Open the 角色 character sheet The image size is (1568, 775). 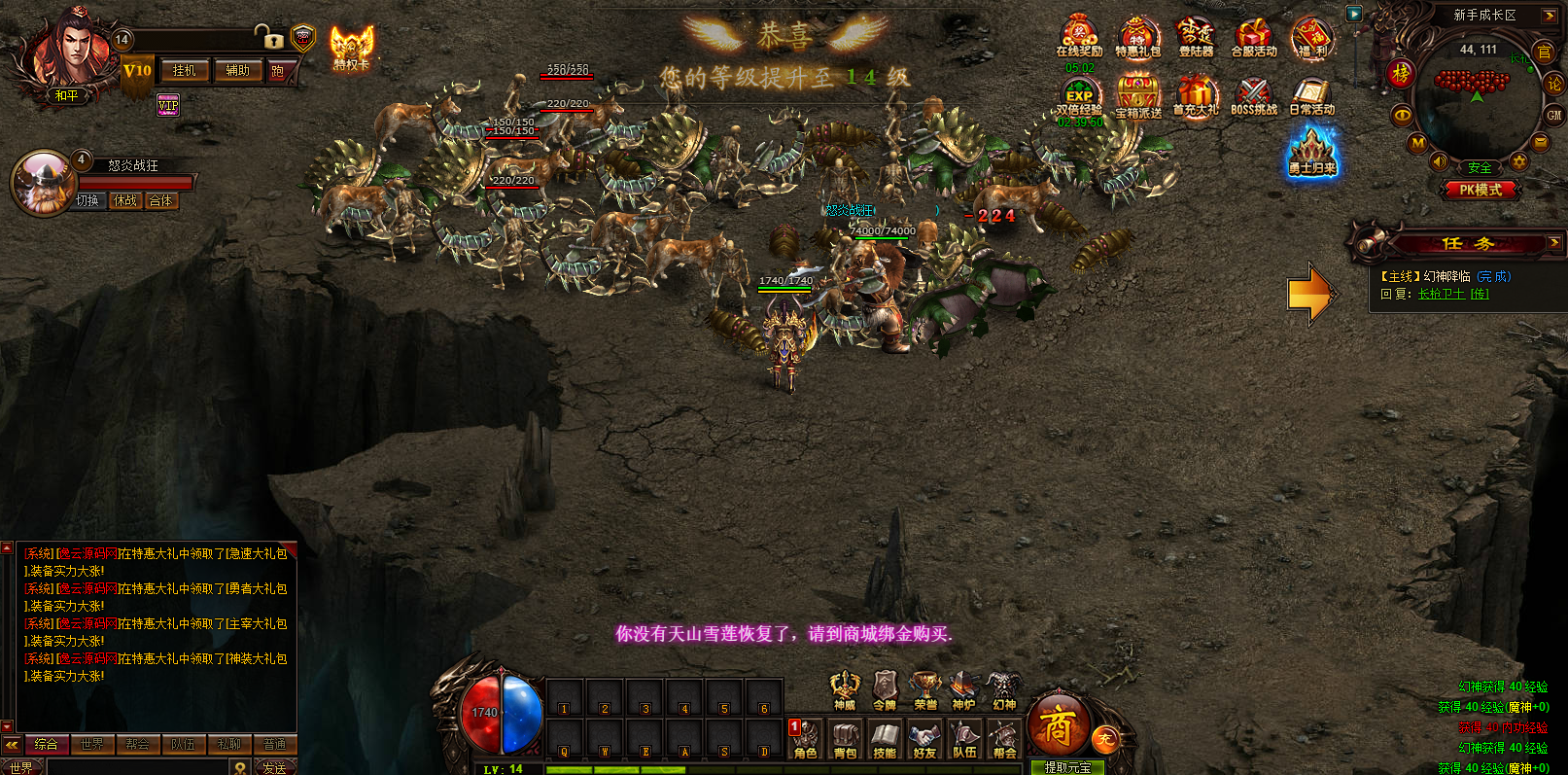coord(805,738)
